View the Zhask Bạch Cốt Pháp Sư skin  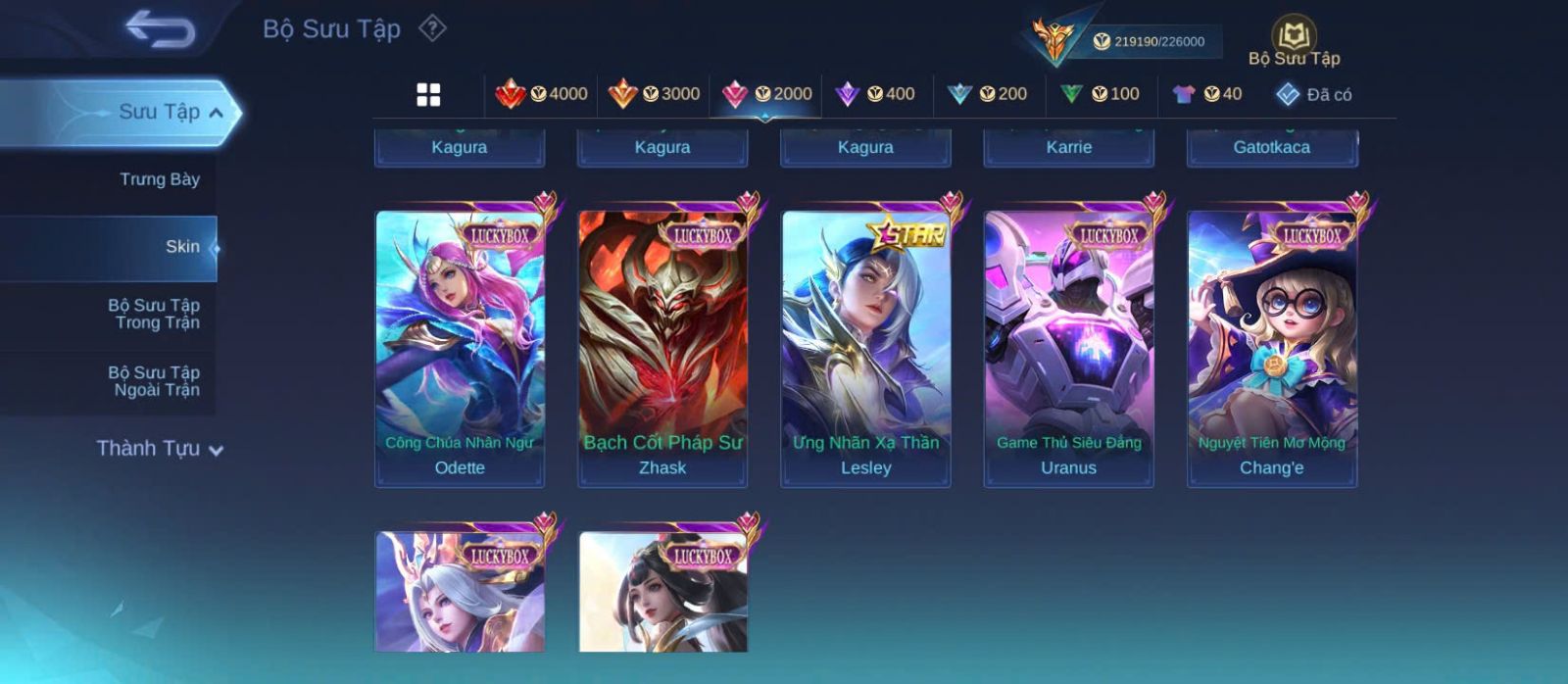tap(662, 348)
